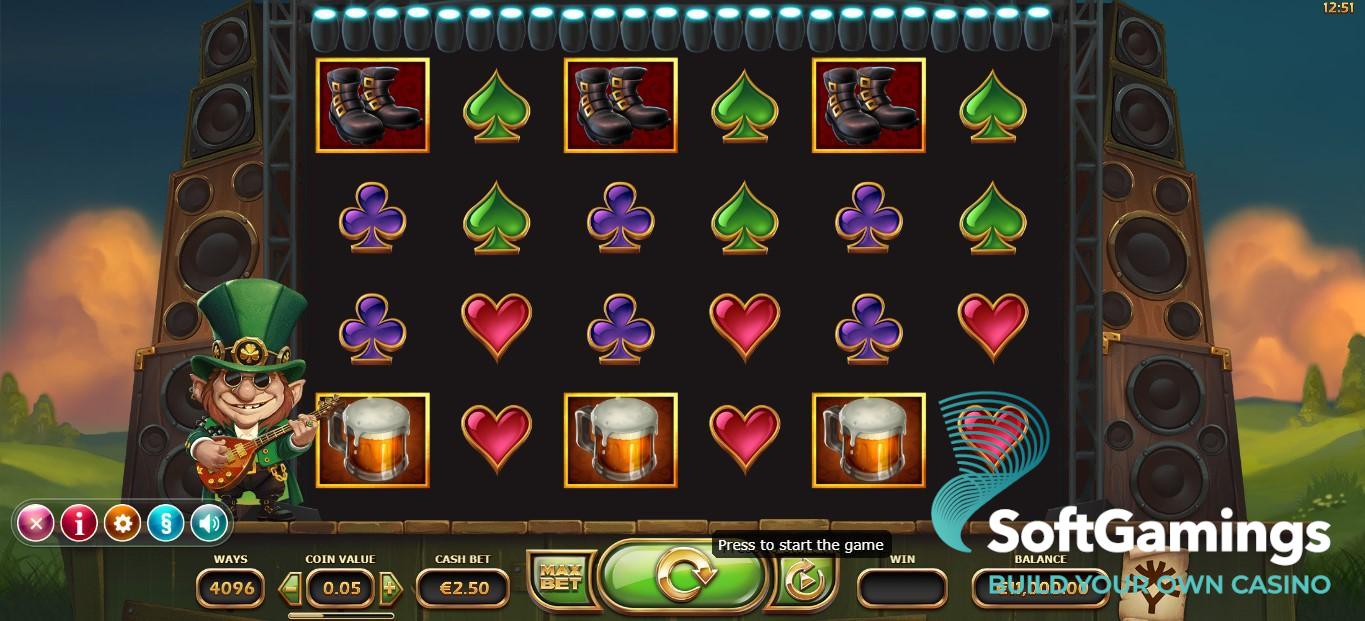Open the game info paytable
The height and width of the screenshot is (621, 1365).
[79, 523]
